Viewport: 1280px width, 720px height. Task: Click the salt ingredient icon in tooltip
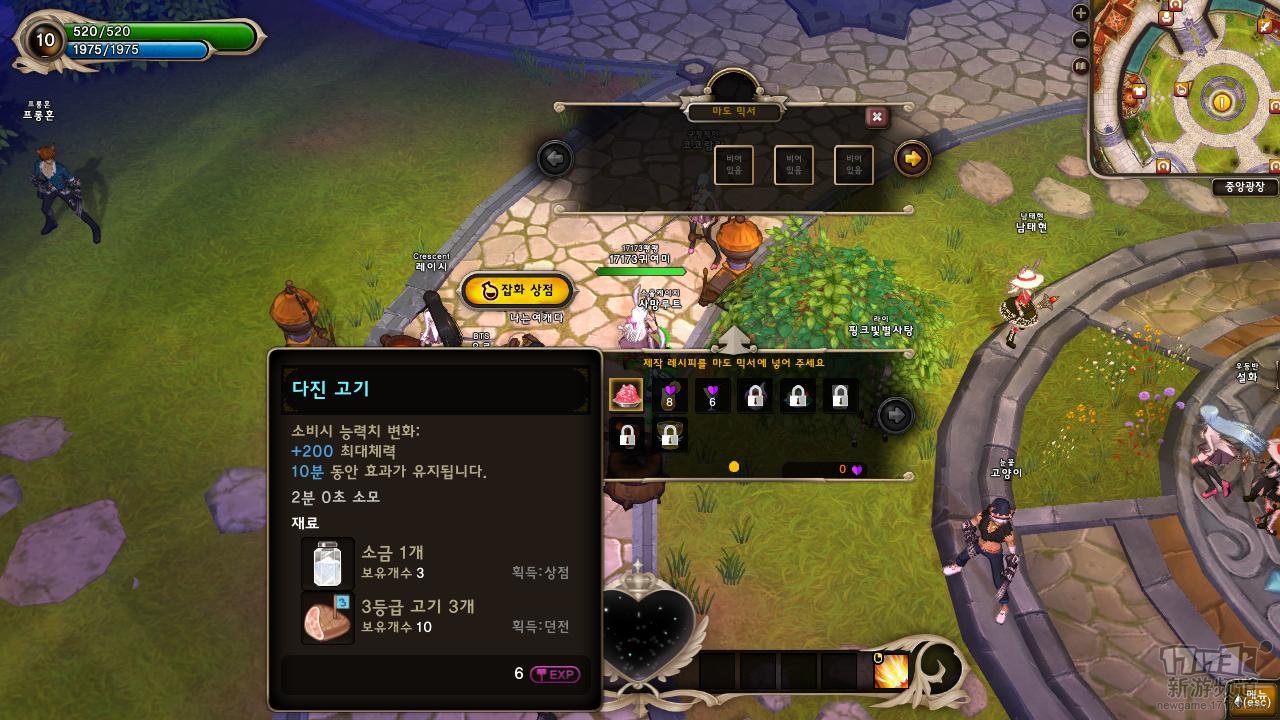(327, 564)
